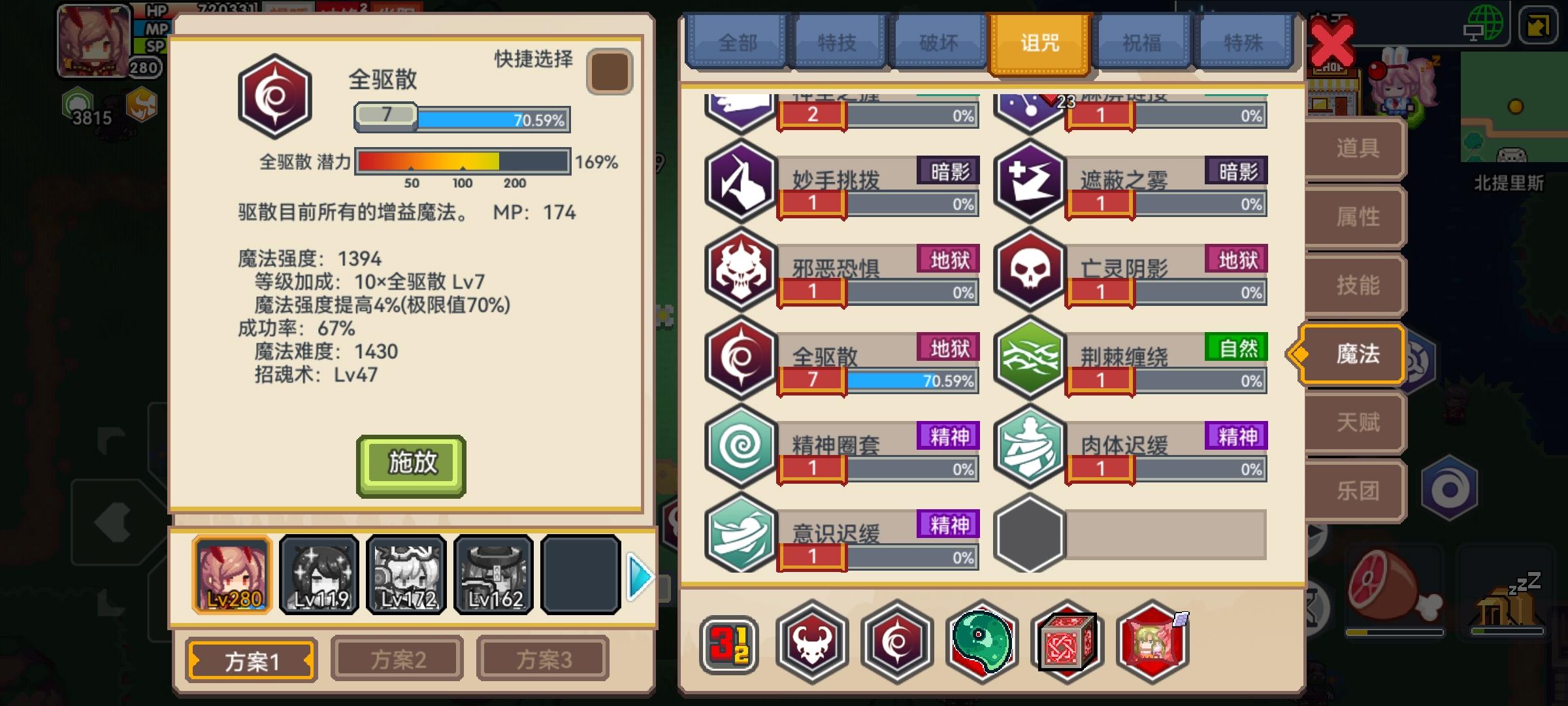Switch to the 祝福 tab
The width and height of the screenshot is (1568, 706).
1140,42
